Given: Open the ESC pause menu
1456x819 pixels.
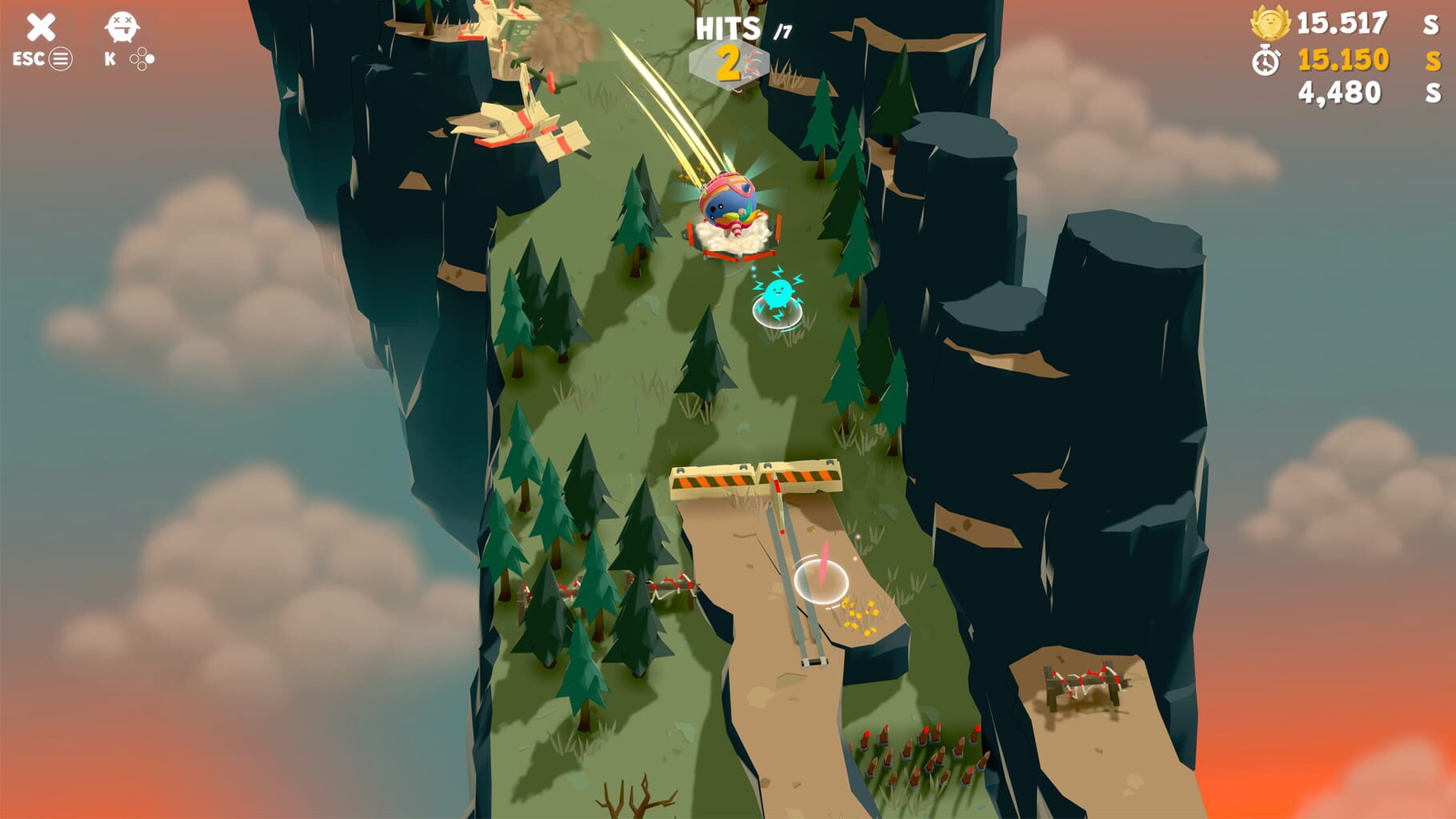Looking at the screenshot, I should pyautogui.click(x=26, y=58).
